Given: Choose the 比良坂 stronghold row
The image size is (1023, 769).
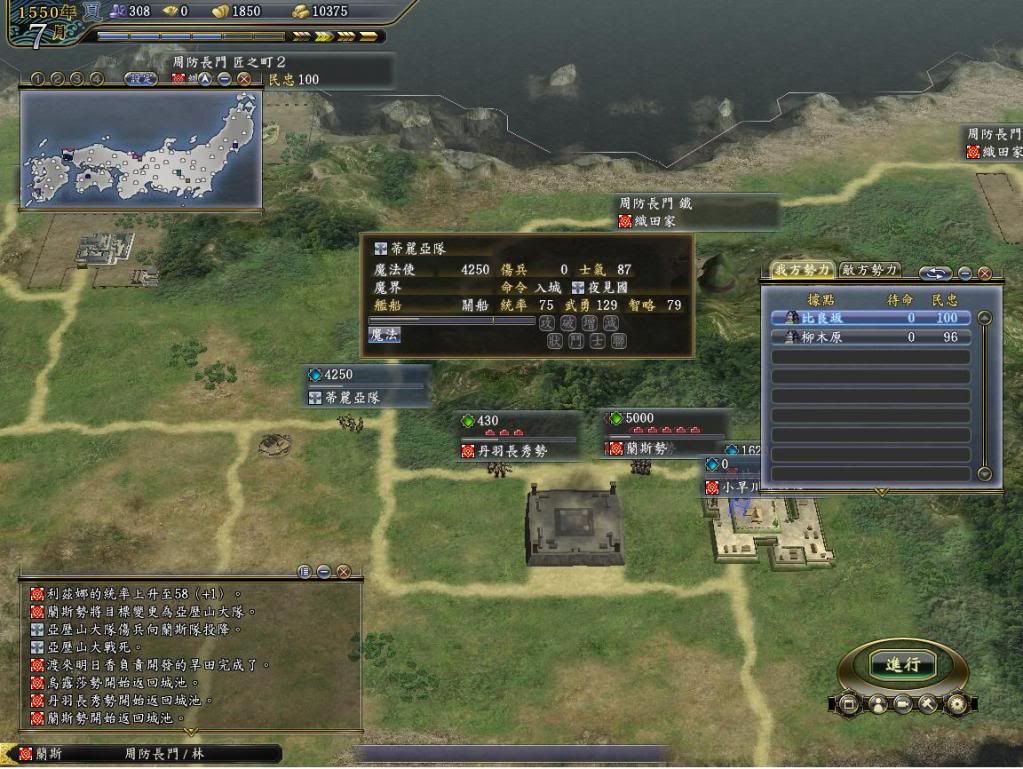Looking at the screenshot, I should [870, 318].
